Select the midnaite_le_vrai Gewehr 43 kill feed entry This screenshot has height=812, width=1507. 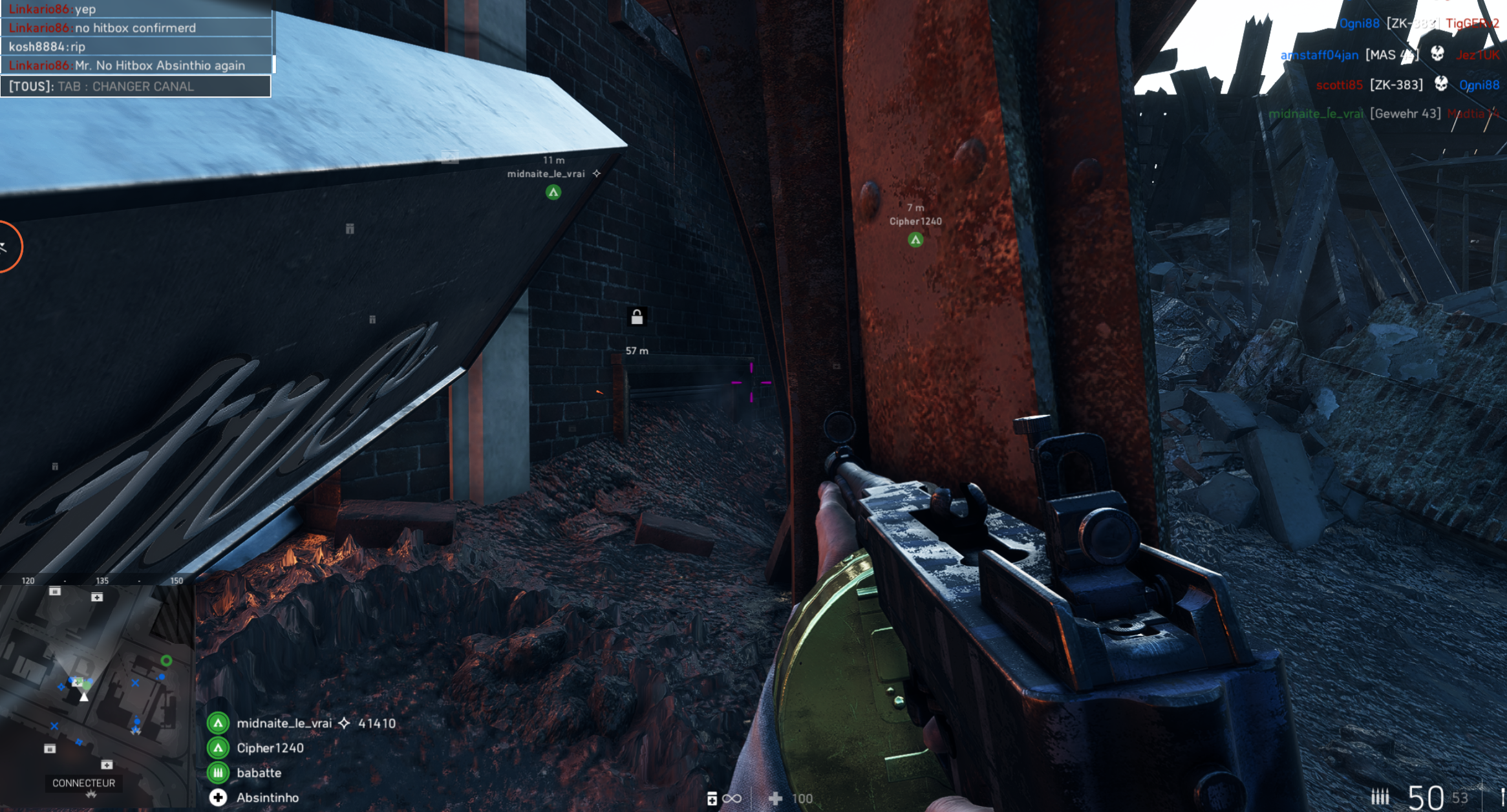coord(1384,114)
